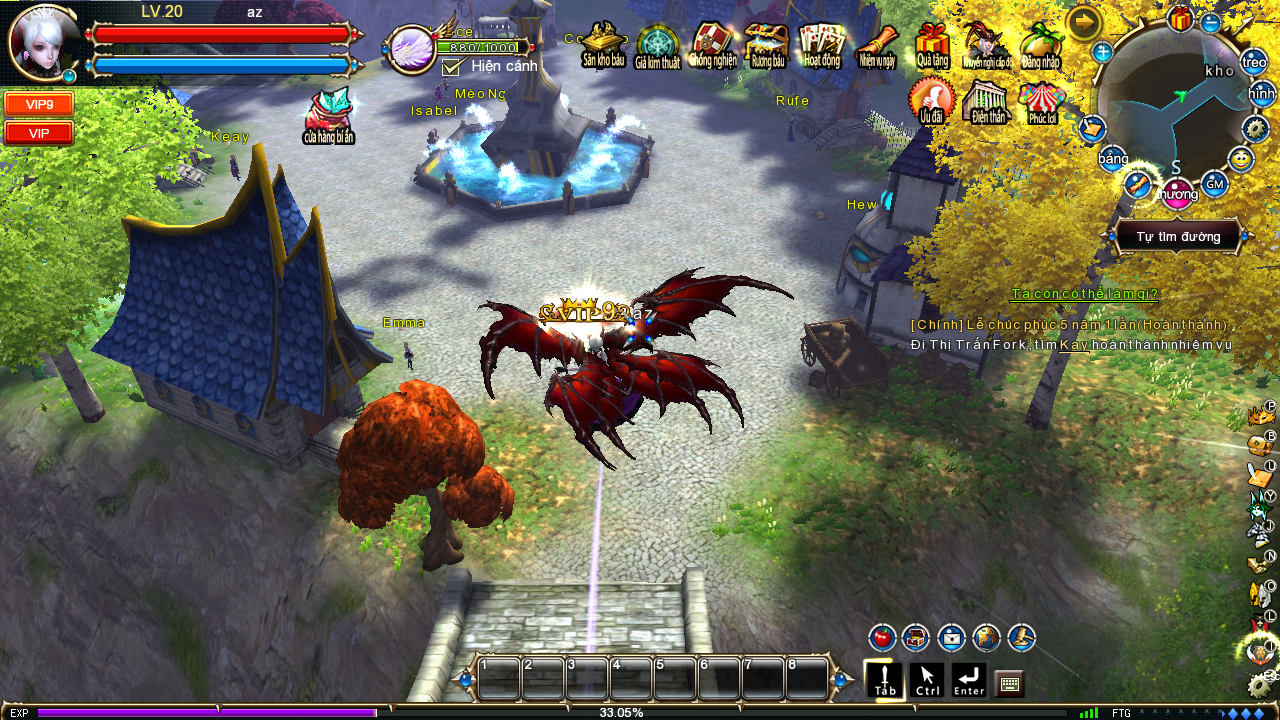Open the Săn kho báu treasure hunt

[603, 45]
